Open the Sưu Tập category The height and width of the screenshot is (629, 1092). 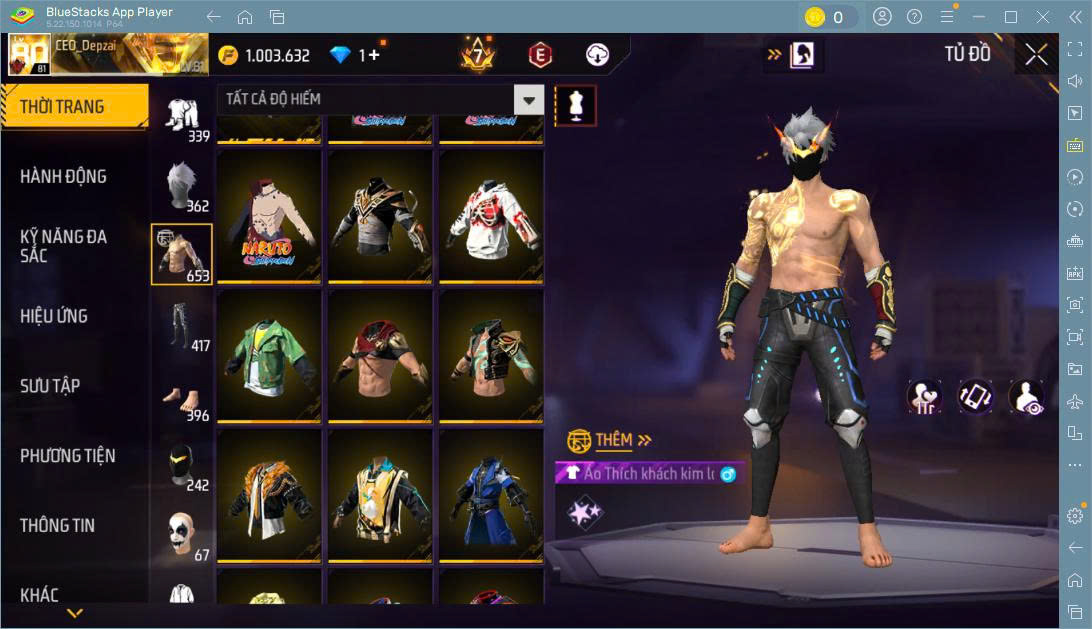pyautogui.click(x=50, y=386)
